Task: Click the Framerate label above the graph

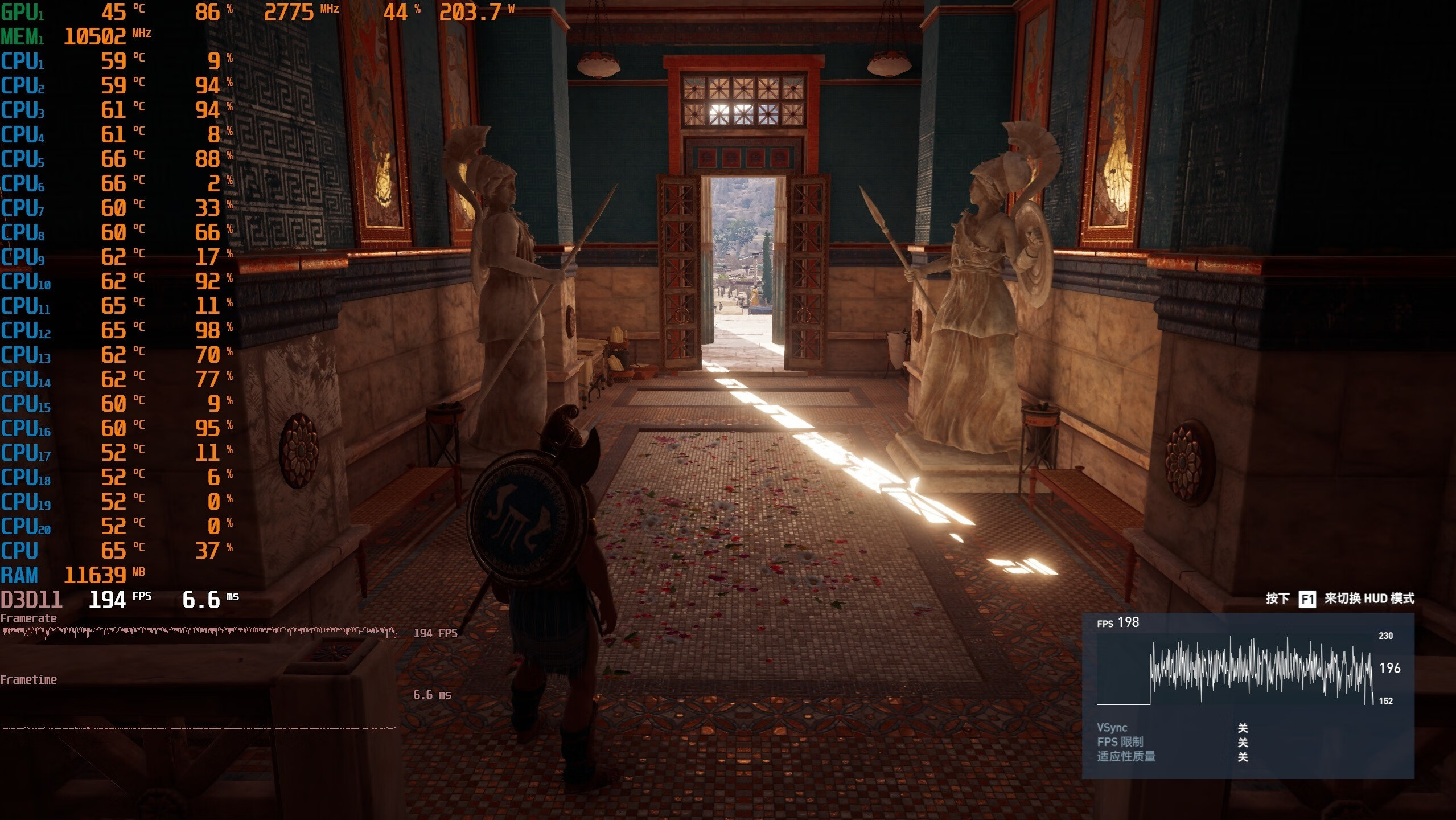Action: pos(29,617)
